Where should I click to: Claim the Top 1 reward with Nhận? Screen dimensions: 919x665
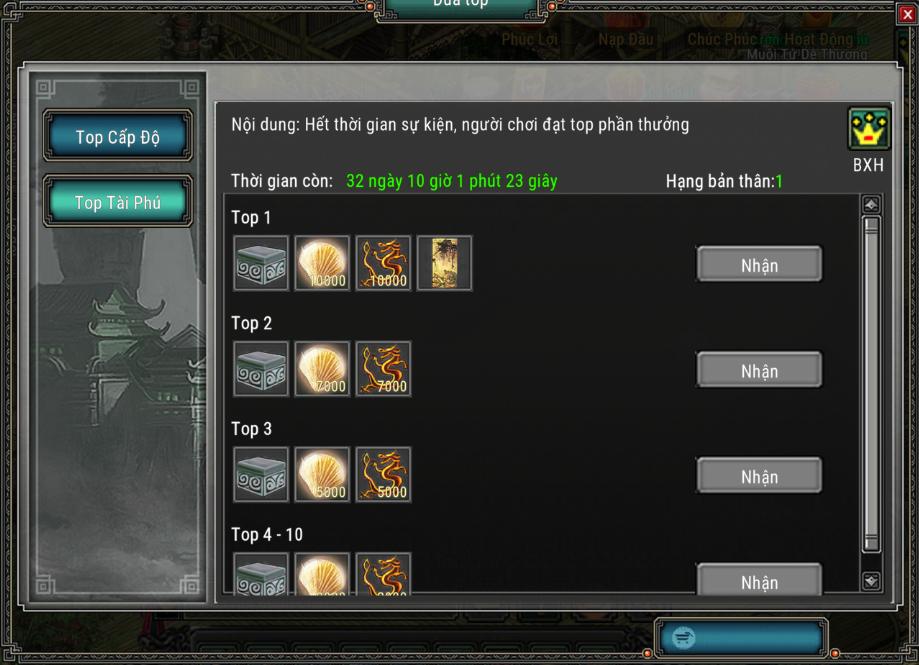[759, 265]
